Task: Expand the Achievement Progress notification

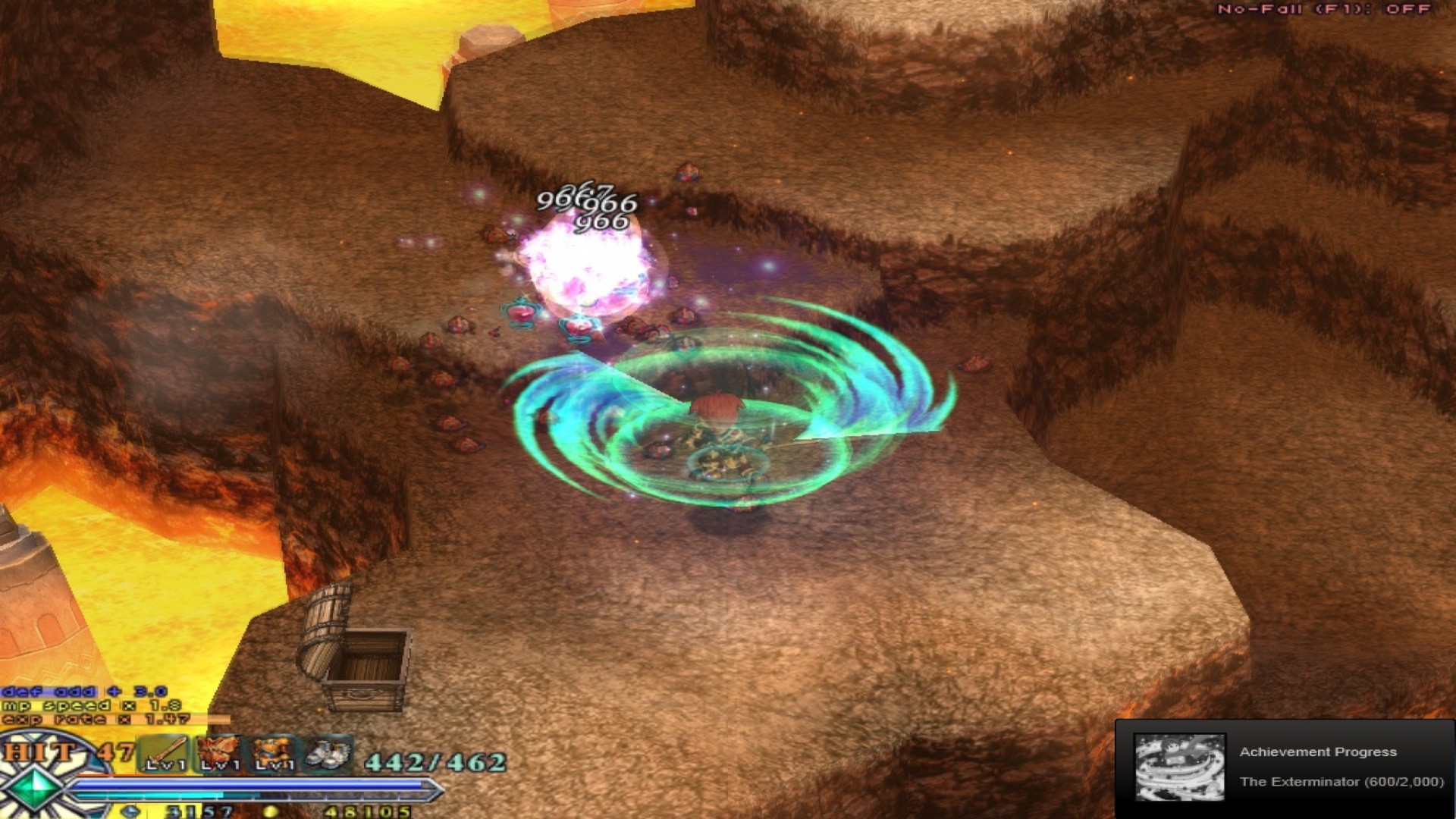Action: click(1319, 752)
